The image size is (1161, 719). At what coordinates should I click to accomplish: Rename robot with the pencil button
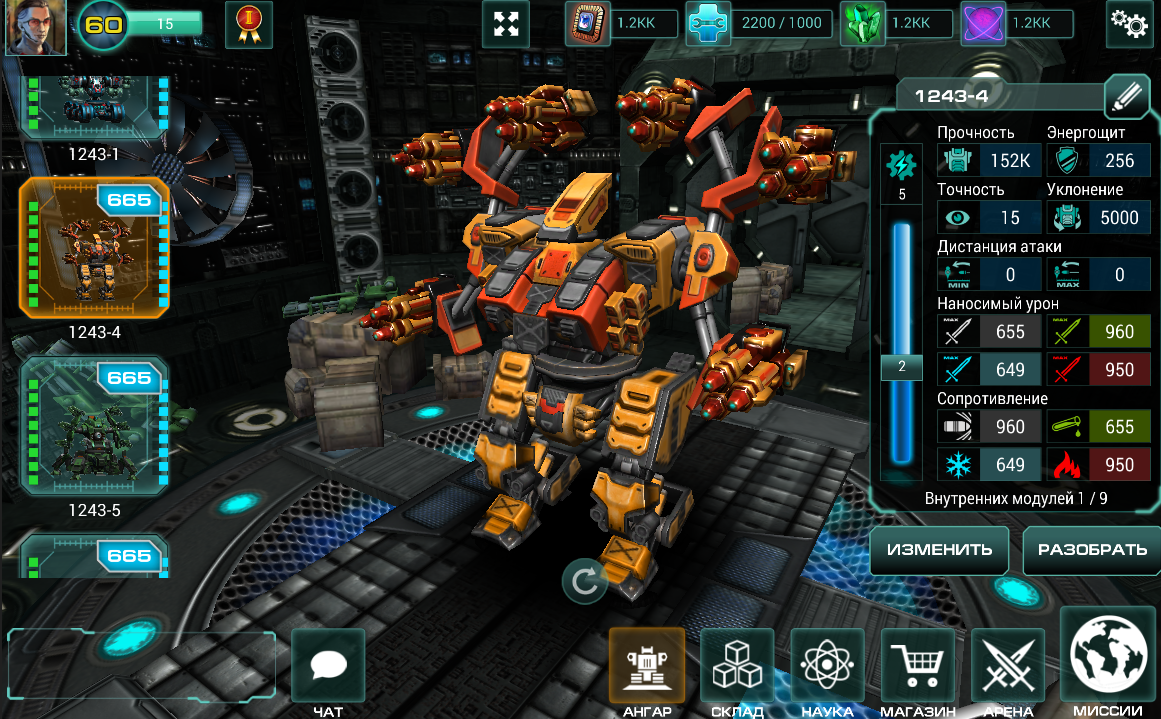point(1127,97)
